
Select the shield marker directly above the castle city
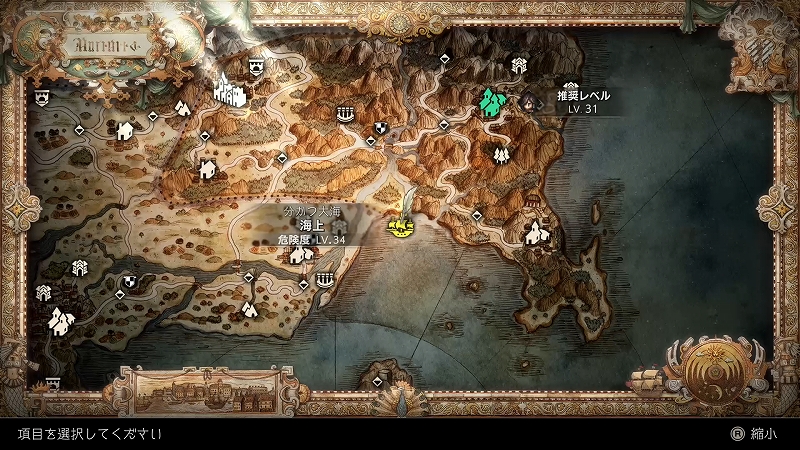point(256,62)
